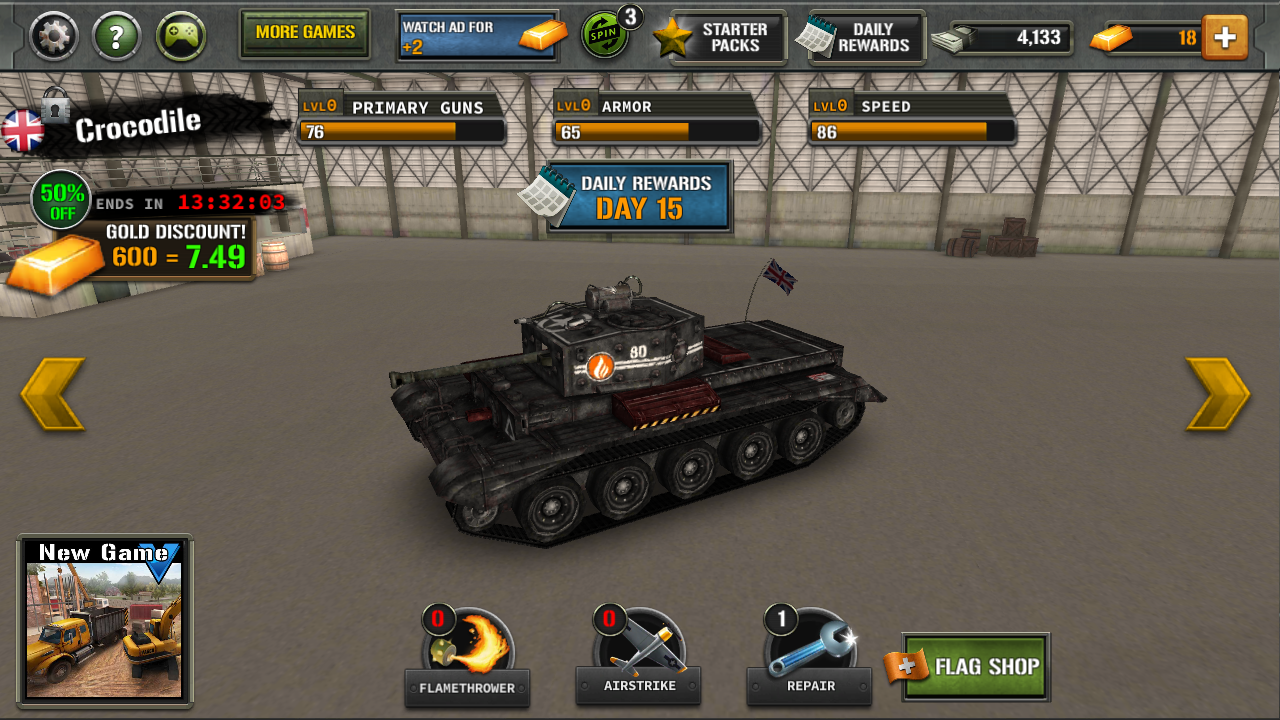The width and height of the screenshot is (1280, 720).
Task: Open the New Game truck advertisement
Action: (x=104, y=620)
